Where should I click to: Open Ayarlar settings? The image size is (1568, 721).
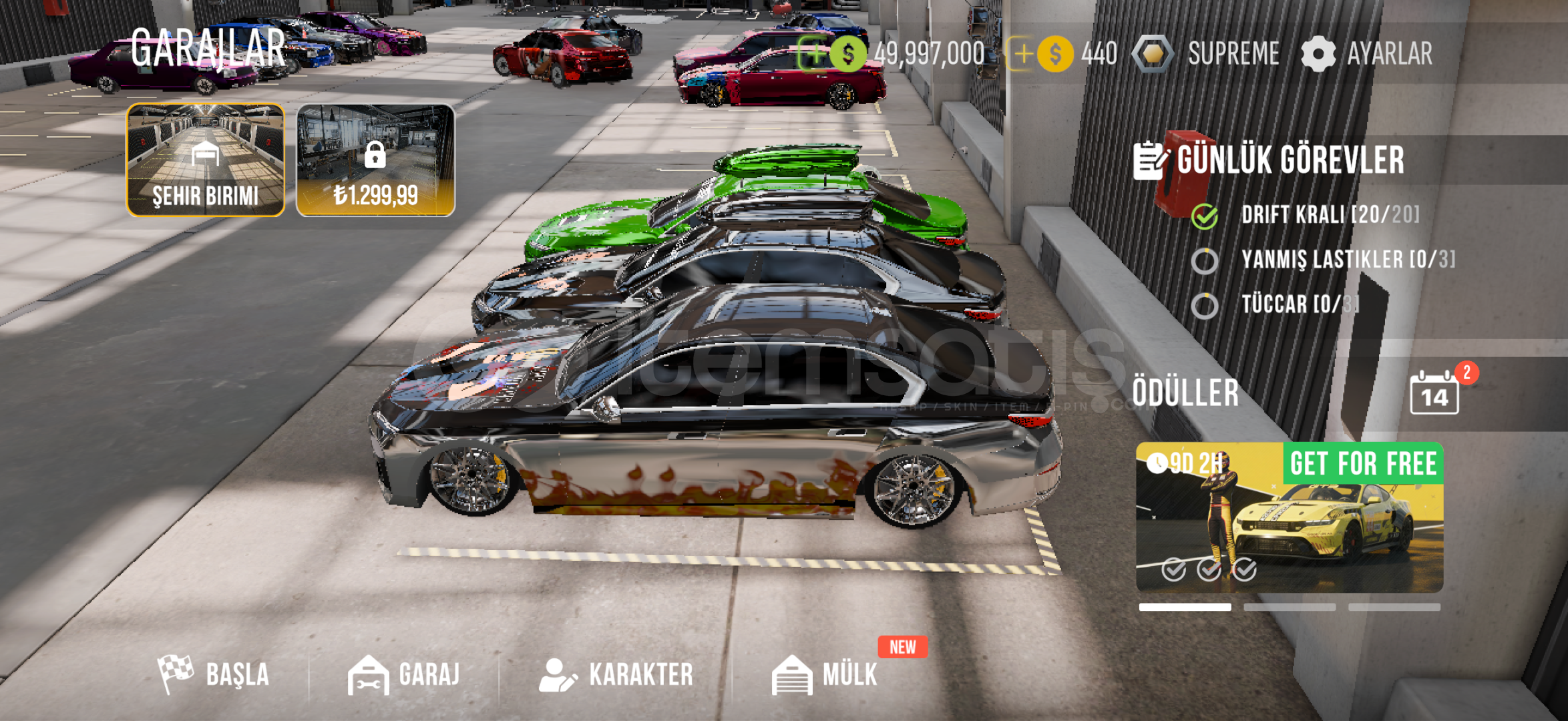point(1368,54)
